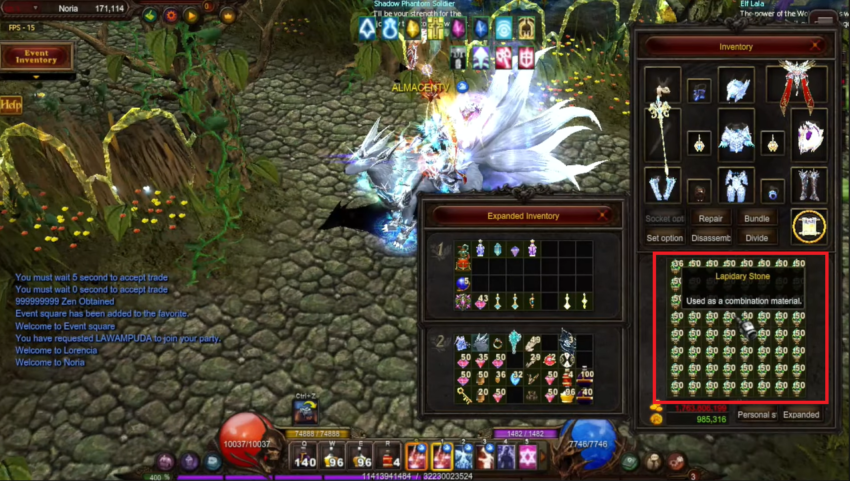Close the Expanded Inventory window
Screen dimensions: 850x481
(603, 215)
